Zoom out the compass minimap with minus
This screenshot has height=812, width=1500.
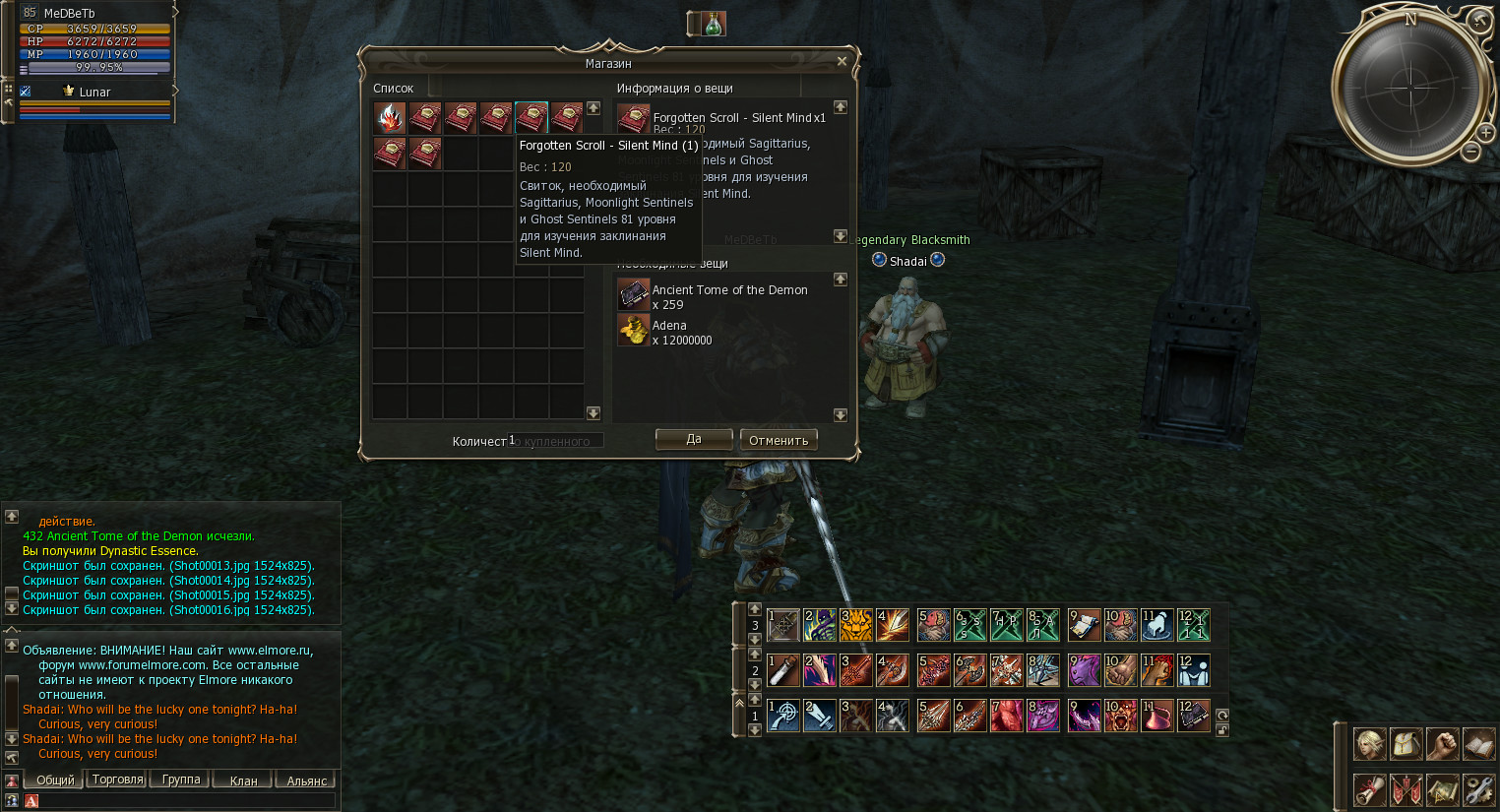tap(1469, 152)
